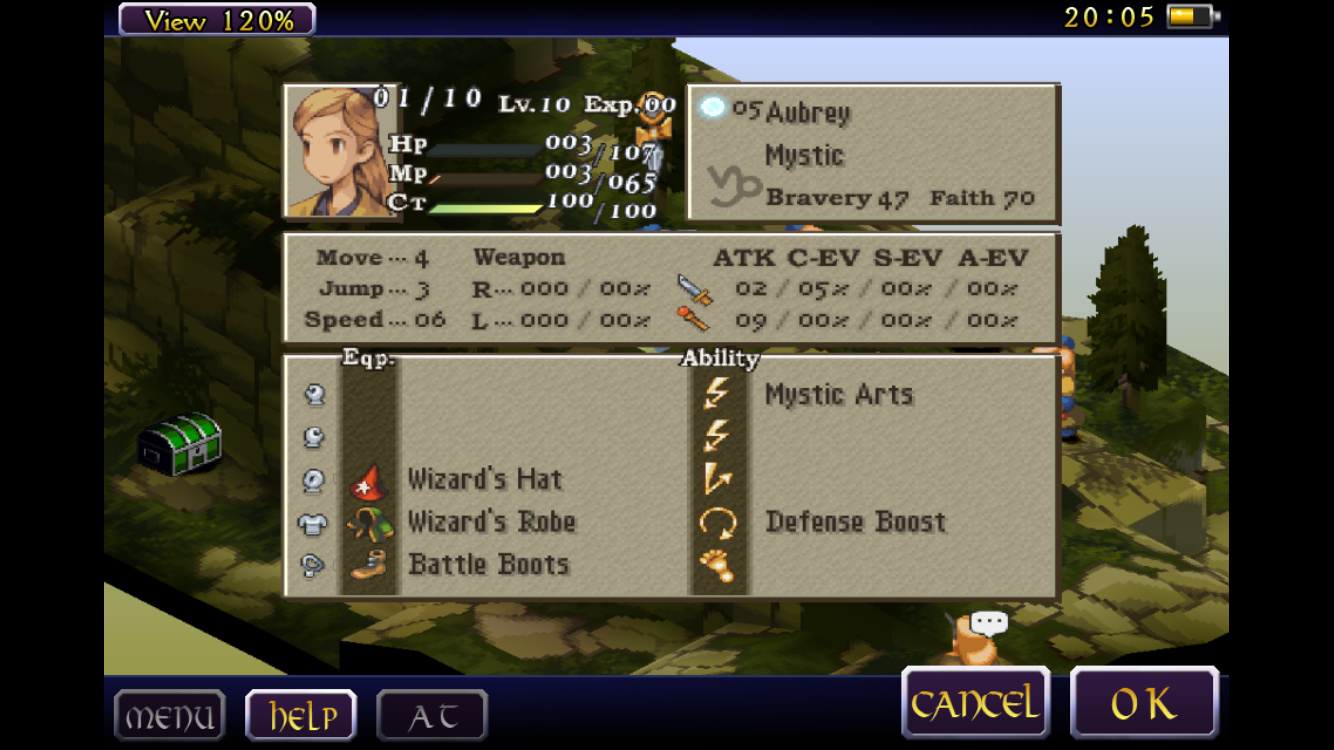Show the Help information
The width and height of the screenshot is (1334, 750).
point(301,716)
